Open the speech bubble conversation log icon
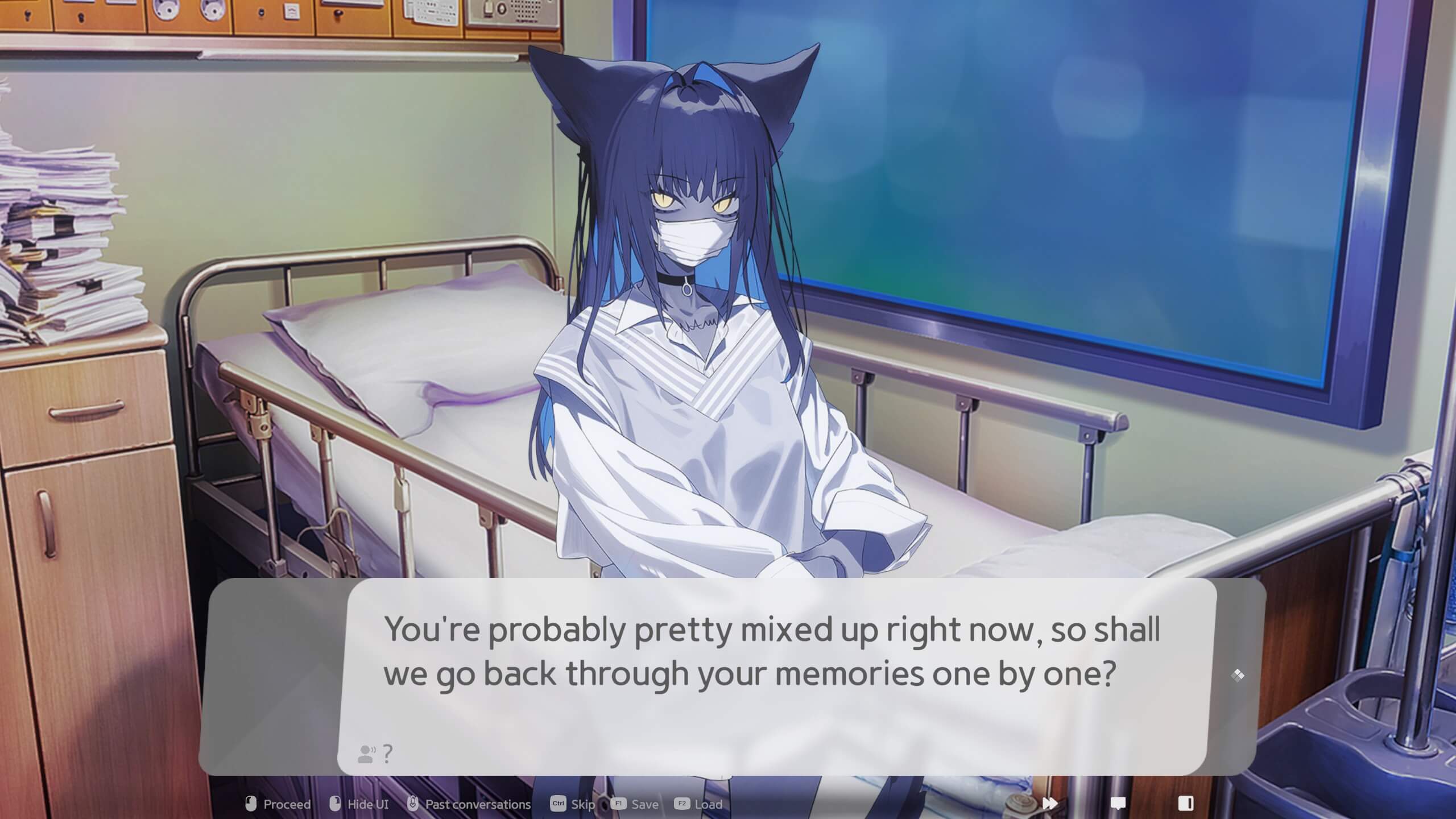This screenshot has height=819, width=1456. coord(1118,803)
